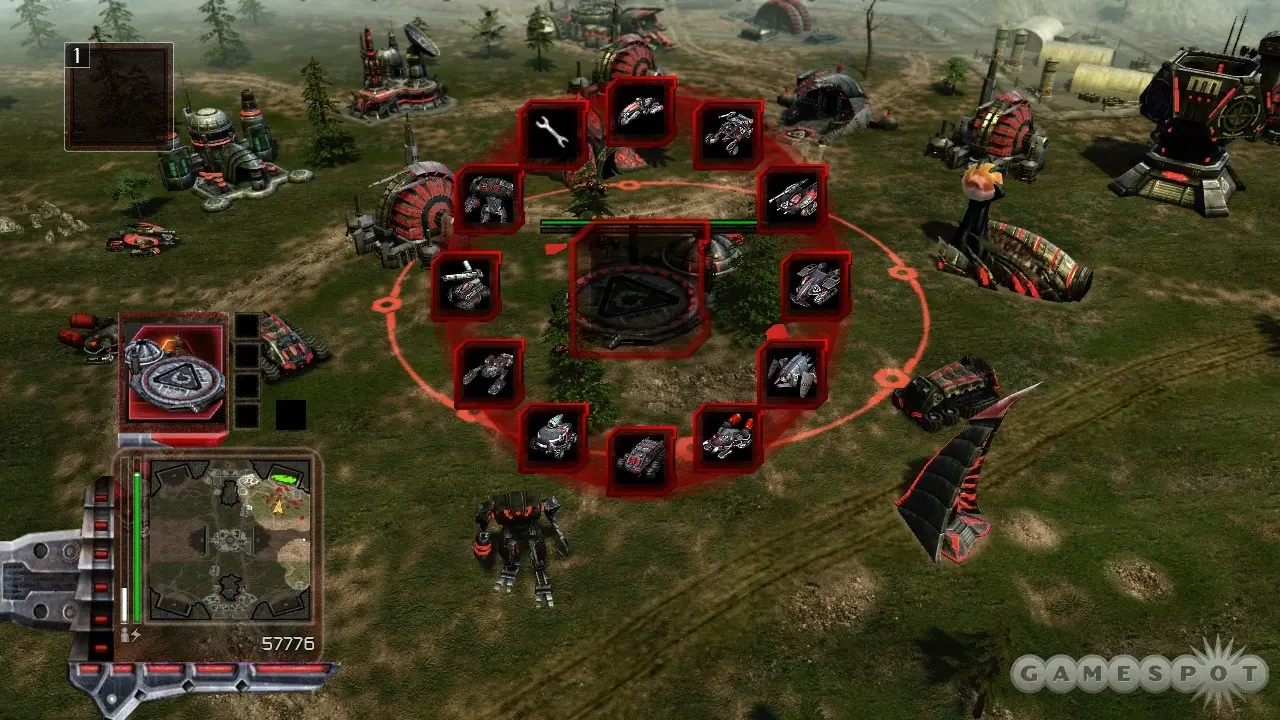Screen dimensions: 1280x720
Task: Queue the raider buggy unit
Action: pyautogui.click(x=728, y=134)
